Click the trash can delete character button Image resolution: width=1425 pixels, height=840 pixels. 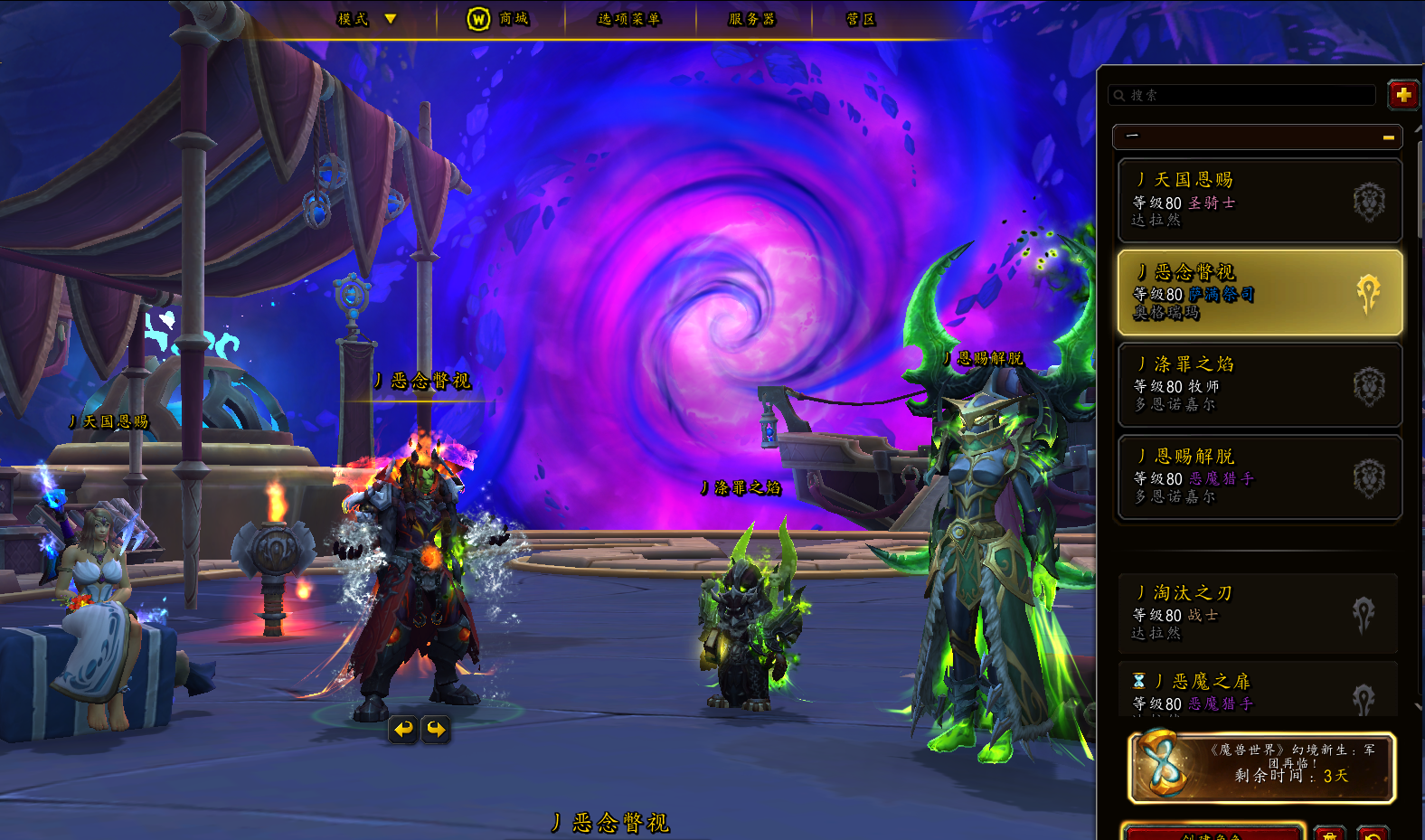click(x=1329, y=834)
